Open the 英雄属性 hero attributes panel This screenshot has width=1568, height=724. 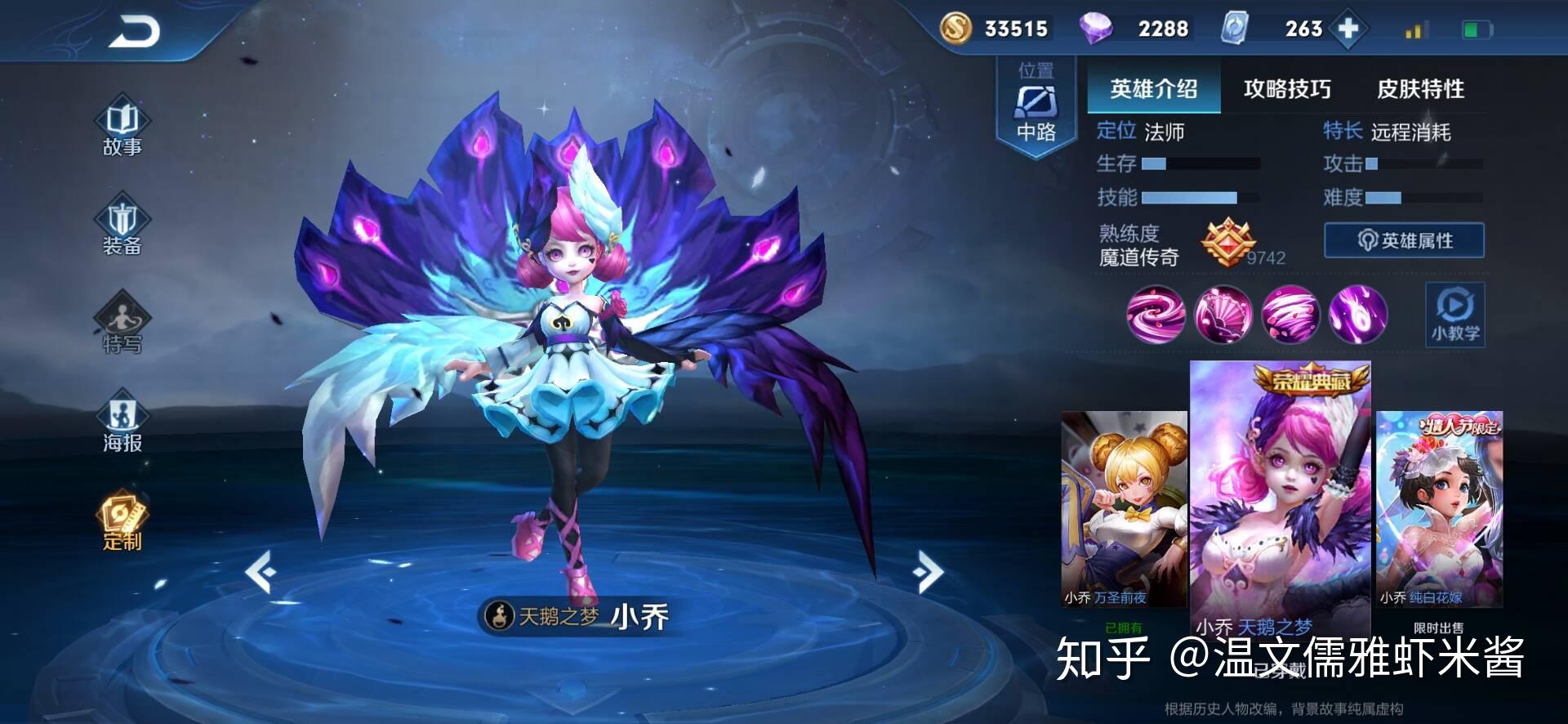pos(1404,241)
